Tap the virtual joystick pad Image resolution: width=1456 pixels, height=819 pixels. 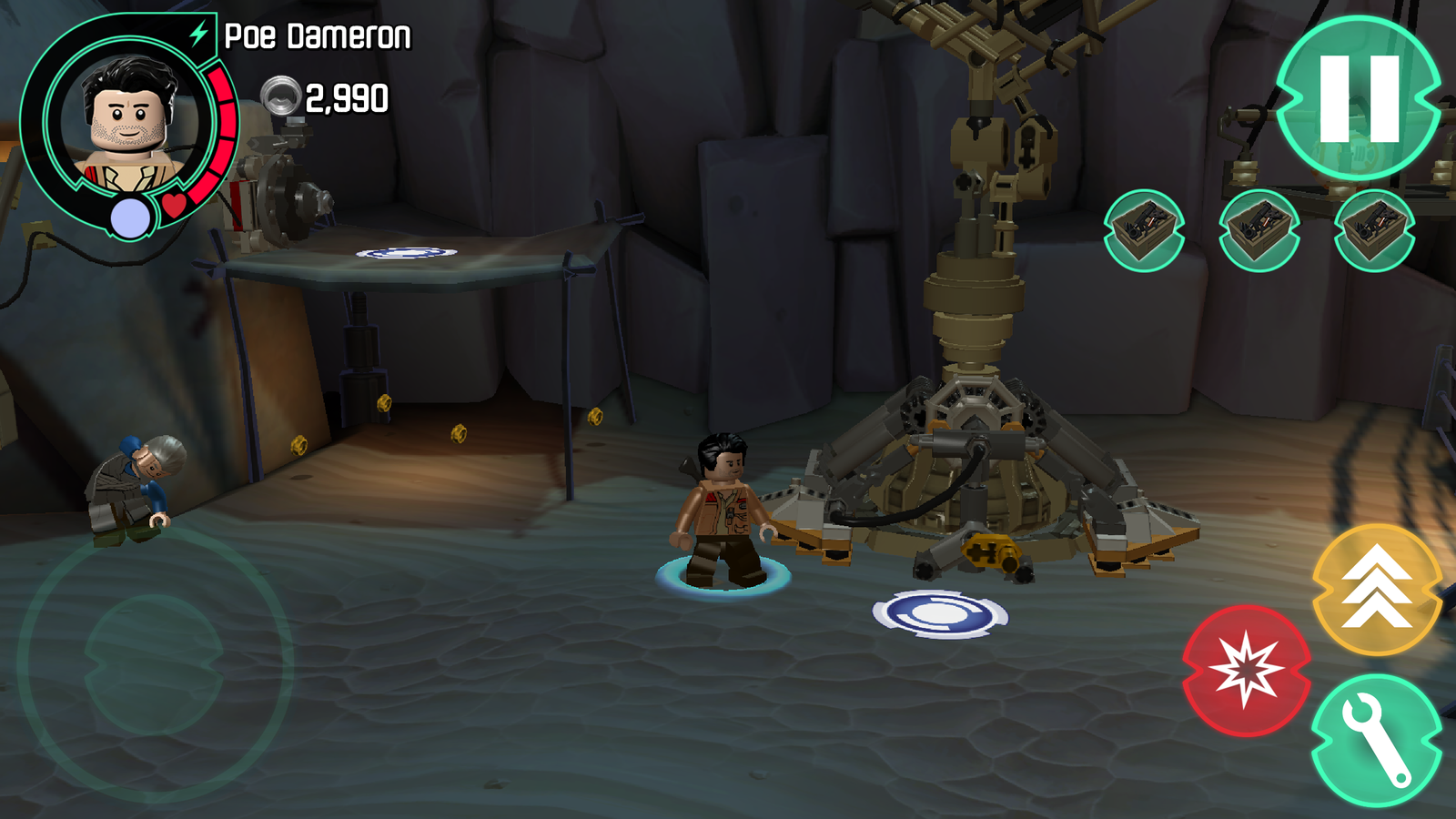(x=154, y=665)
